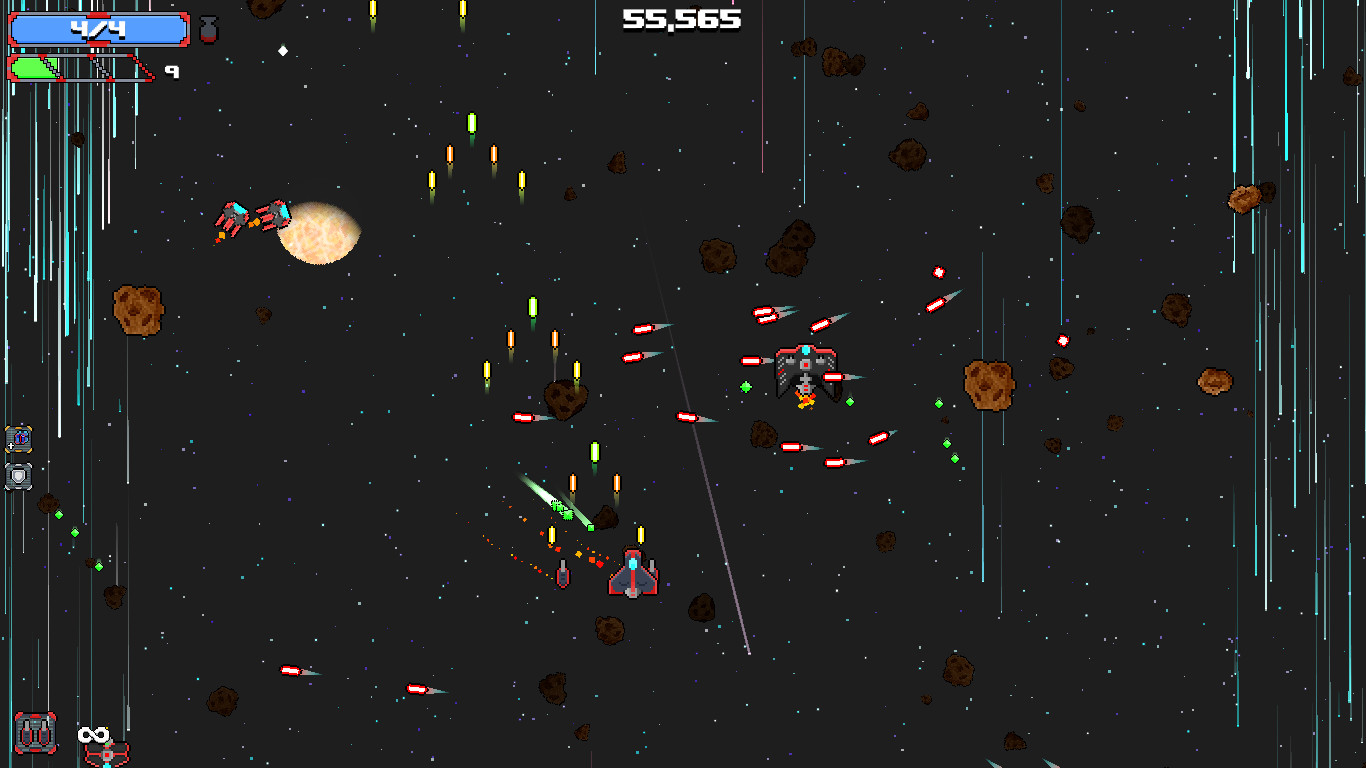
Task: Select the repair kit pickup with plus symbol
Action: pos(18,438)
